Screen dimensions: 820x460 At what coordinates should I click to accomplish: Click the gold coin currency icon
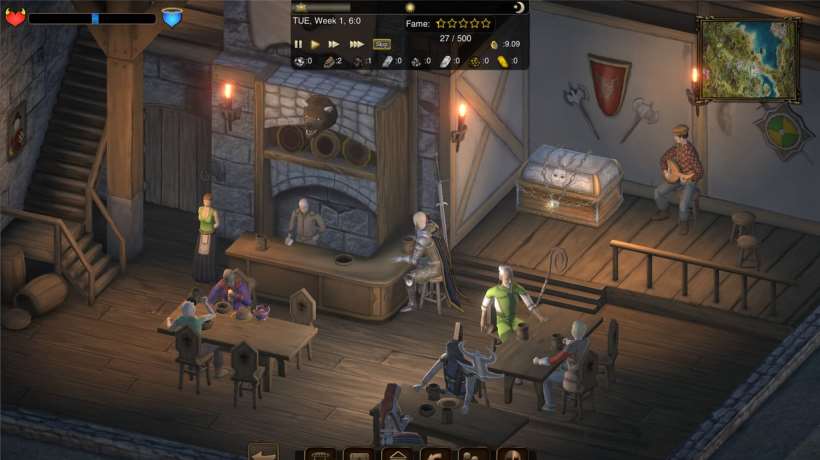pyautogui.click(x=494, y=44)
